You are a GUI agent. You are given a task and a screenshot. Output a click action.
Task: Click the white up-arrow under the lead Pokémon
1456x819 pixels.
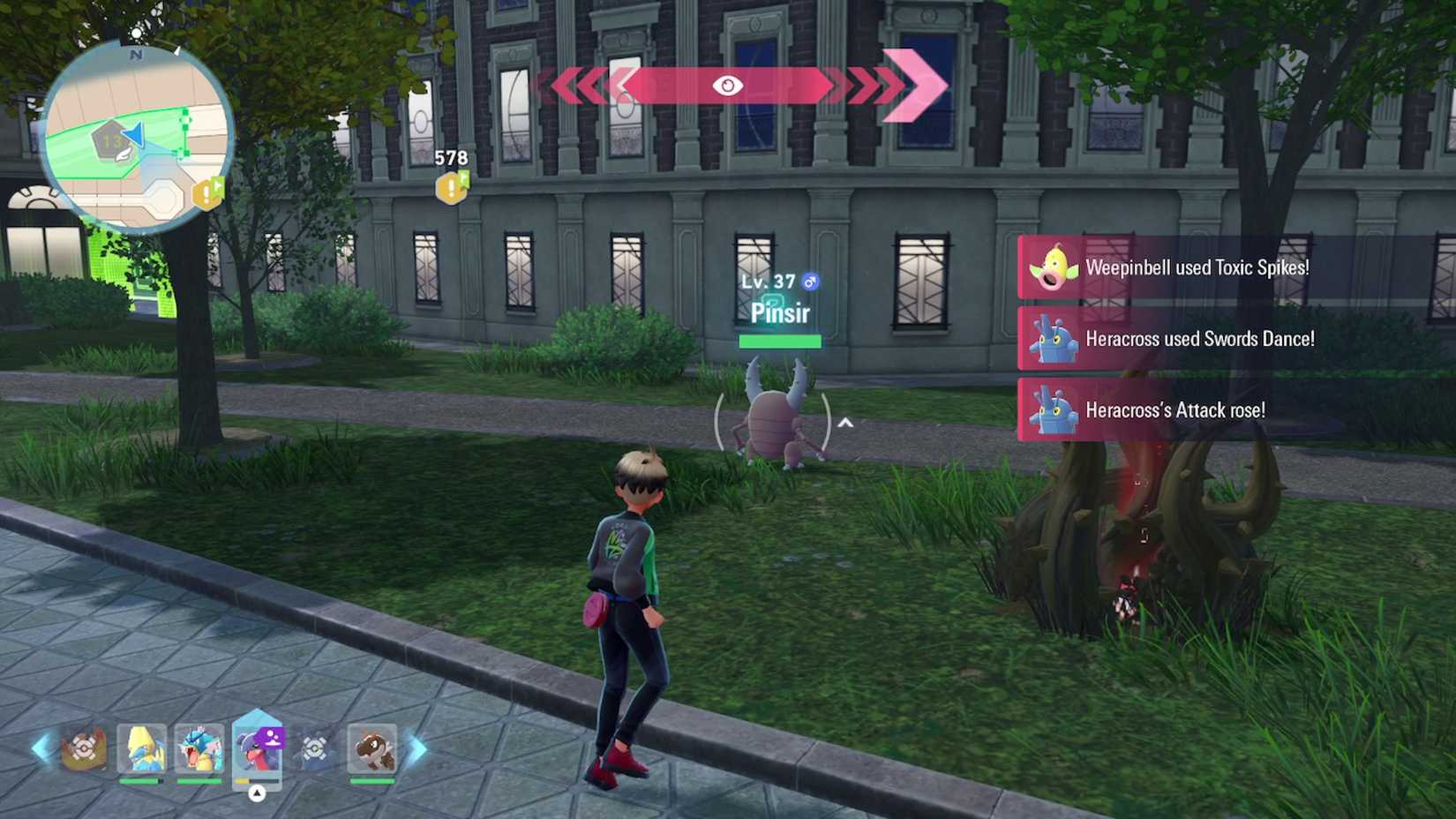[x=257, y=792]
